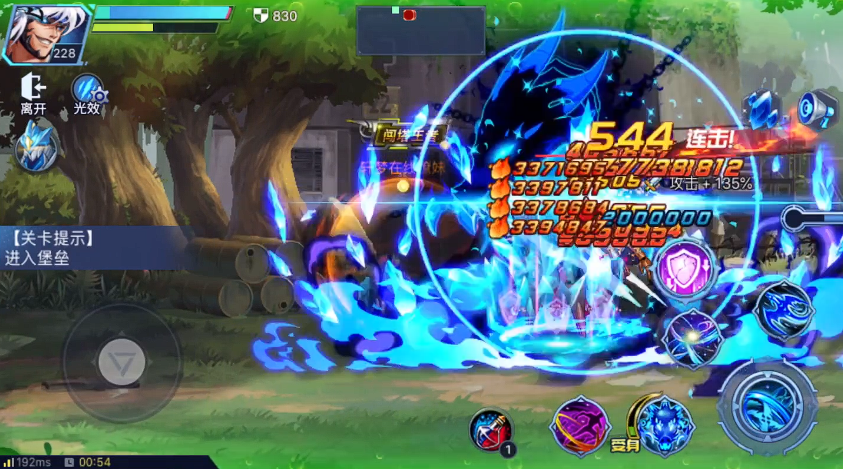Tap the 离开 (leave) exit button
Image resolution: width=843 pixels, height=469 pixels.
(33, 93)
